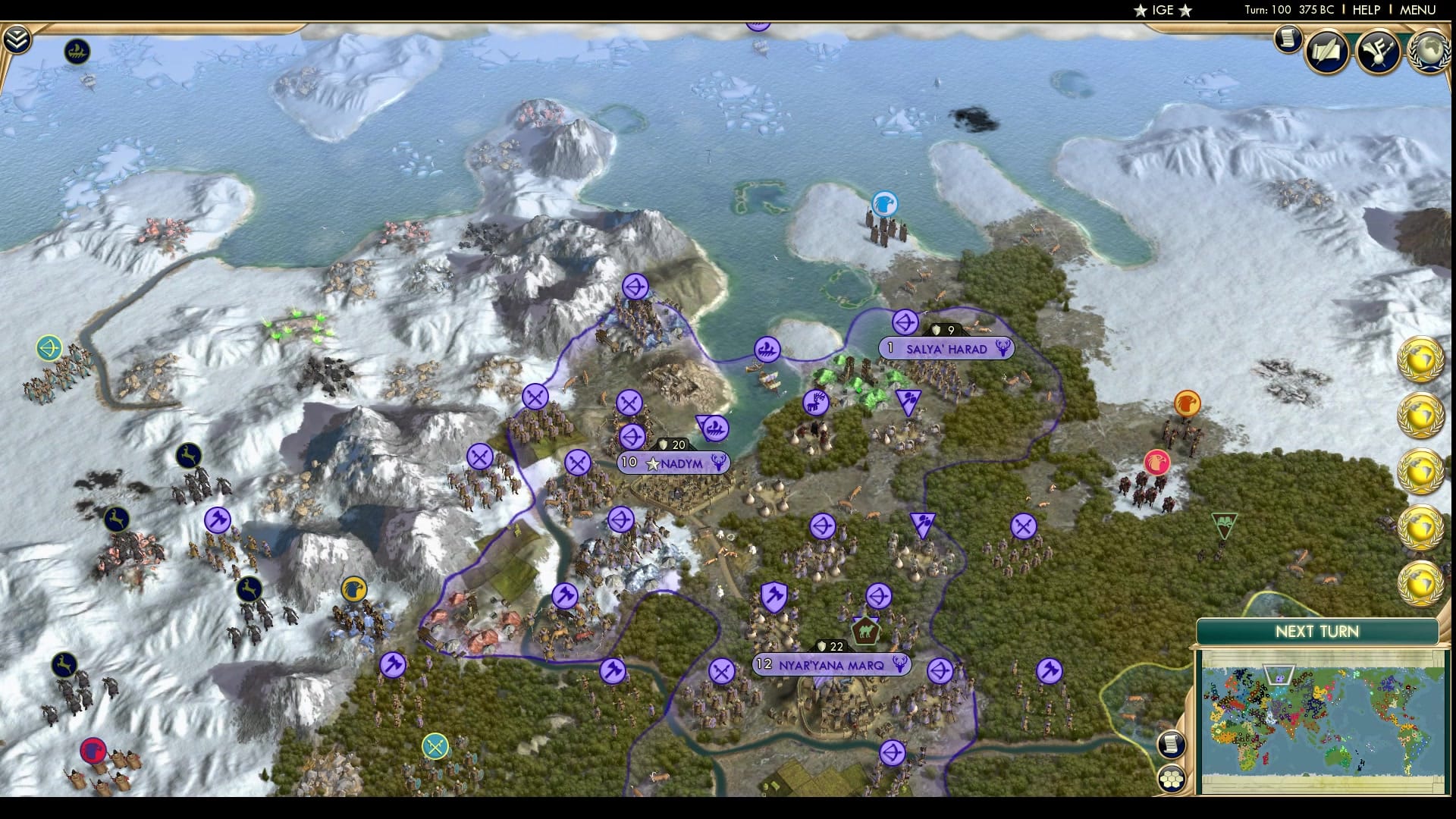
Task: Open the Diplomacy globe icon top right
Action: (x=1429, y=51)
